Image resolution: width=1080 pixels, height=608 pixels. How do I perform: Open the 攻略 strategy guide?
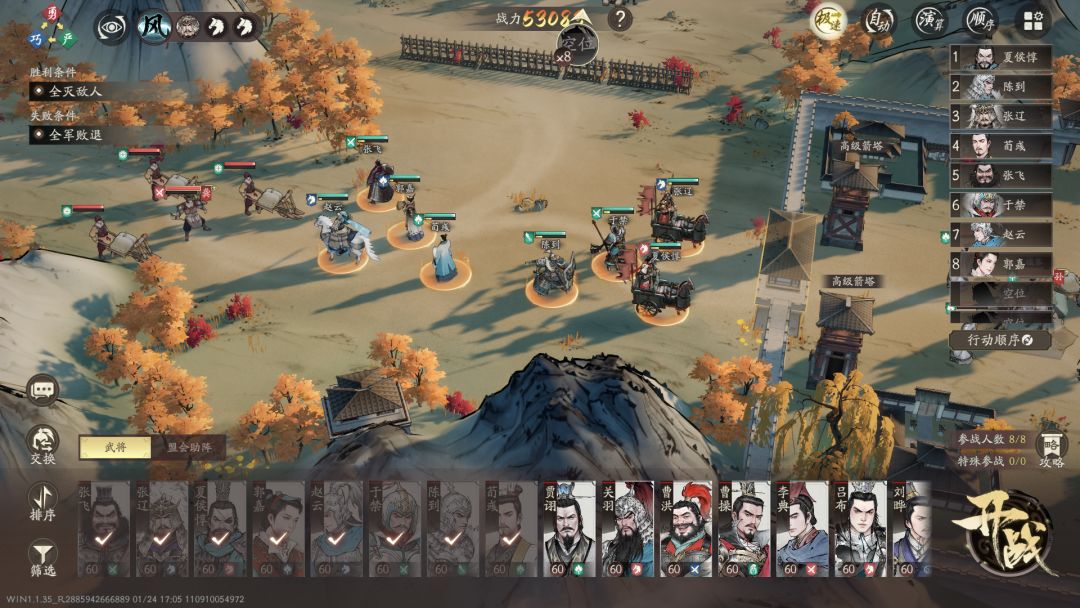coord(1051,449)
